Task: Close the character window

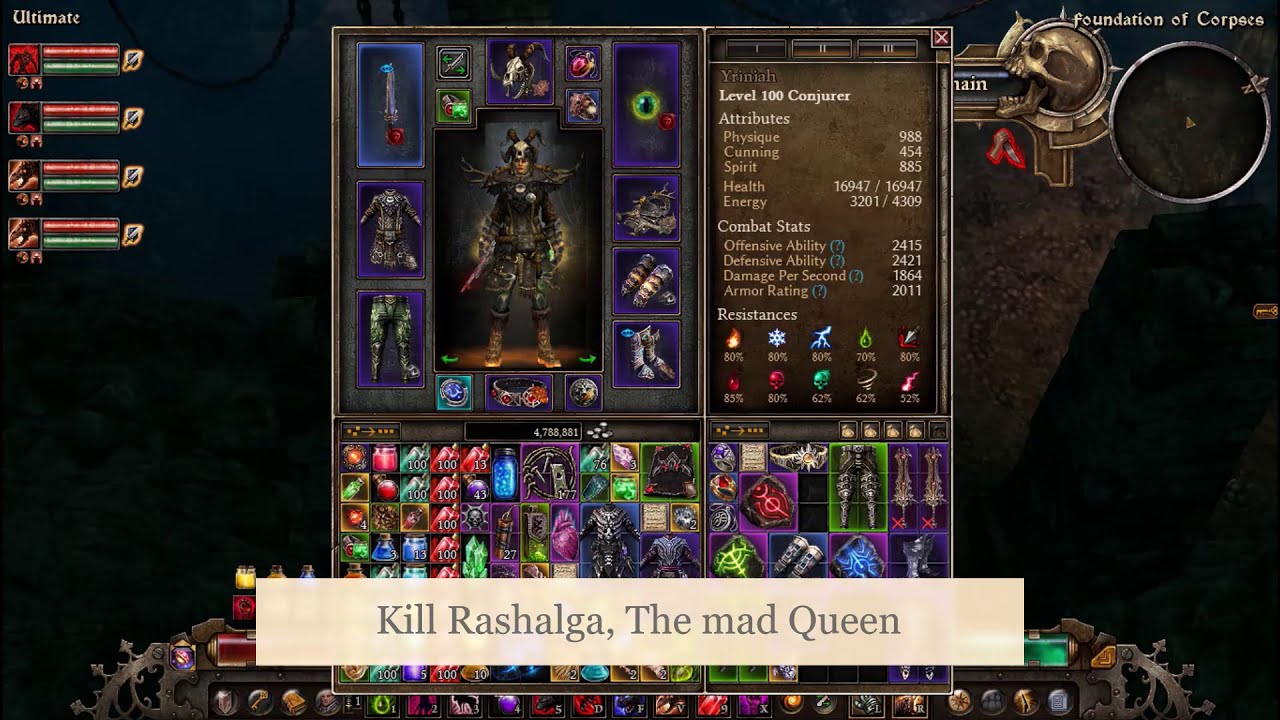Action: click(941, 38)
